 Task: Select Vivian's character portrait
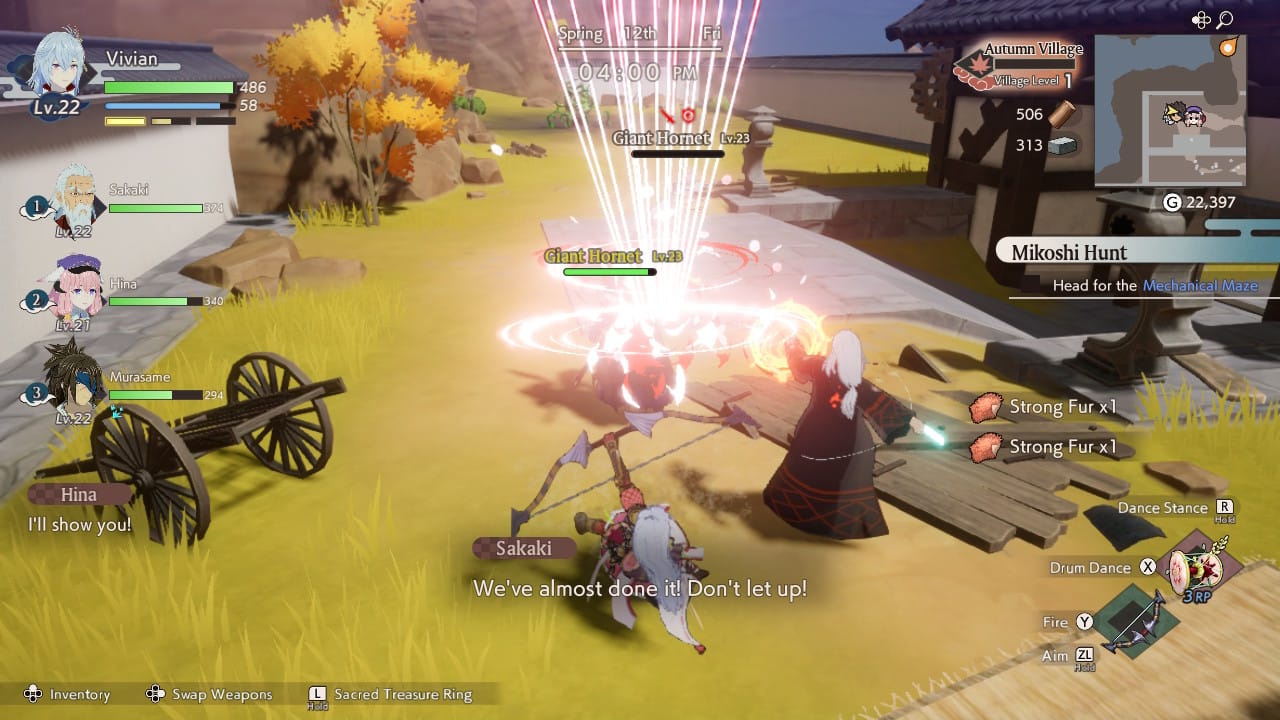55,70
